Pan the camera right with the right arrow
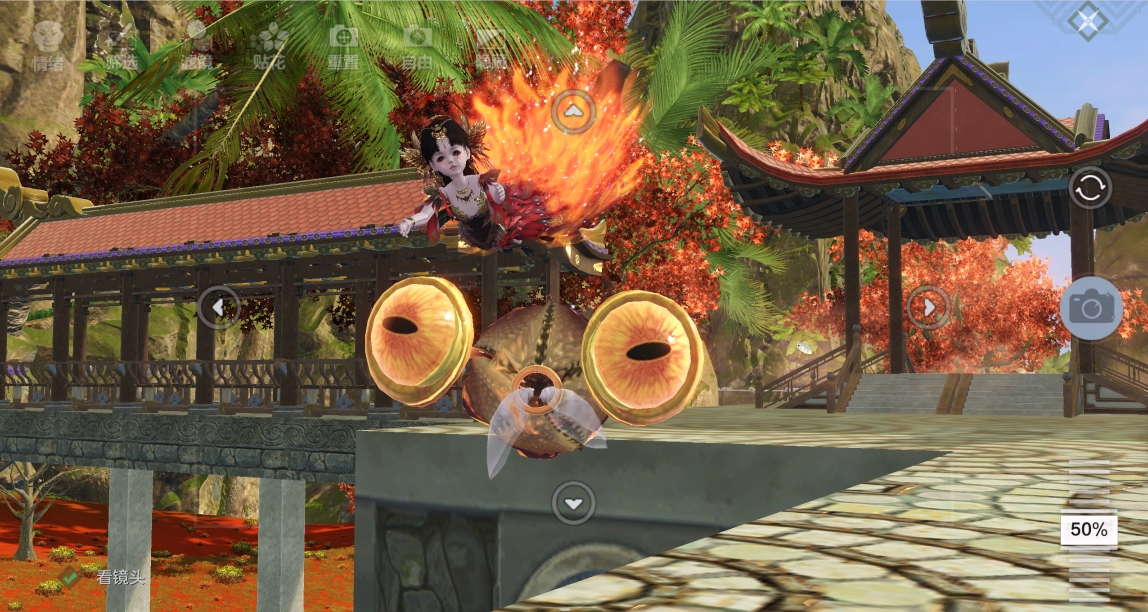The image size is (1148, 612). 928,307
